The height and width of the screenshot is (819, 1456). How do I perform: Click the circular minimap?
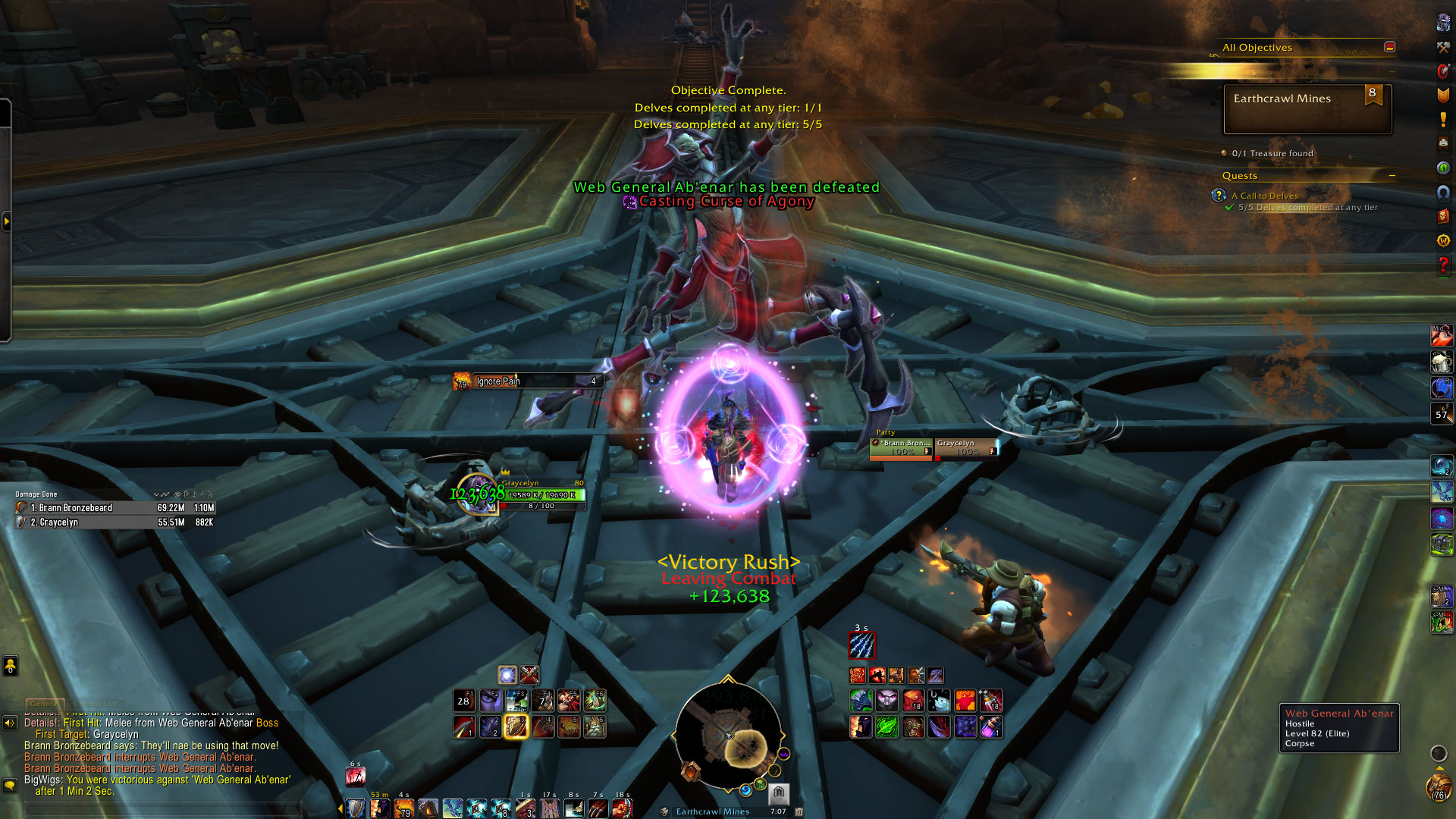coord(728,736)
